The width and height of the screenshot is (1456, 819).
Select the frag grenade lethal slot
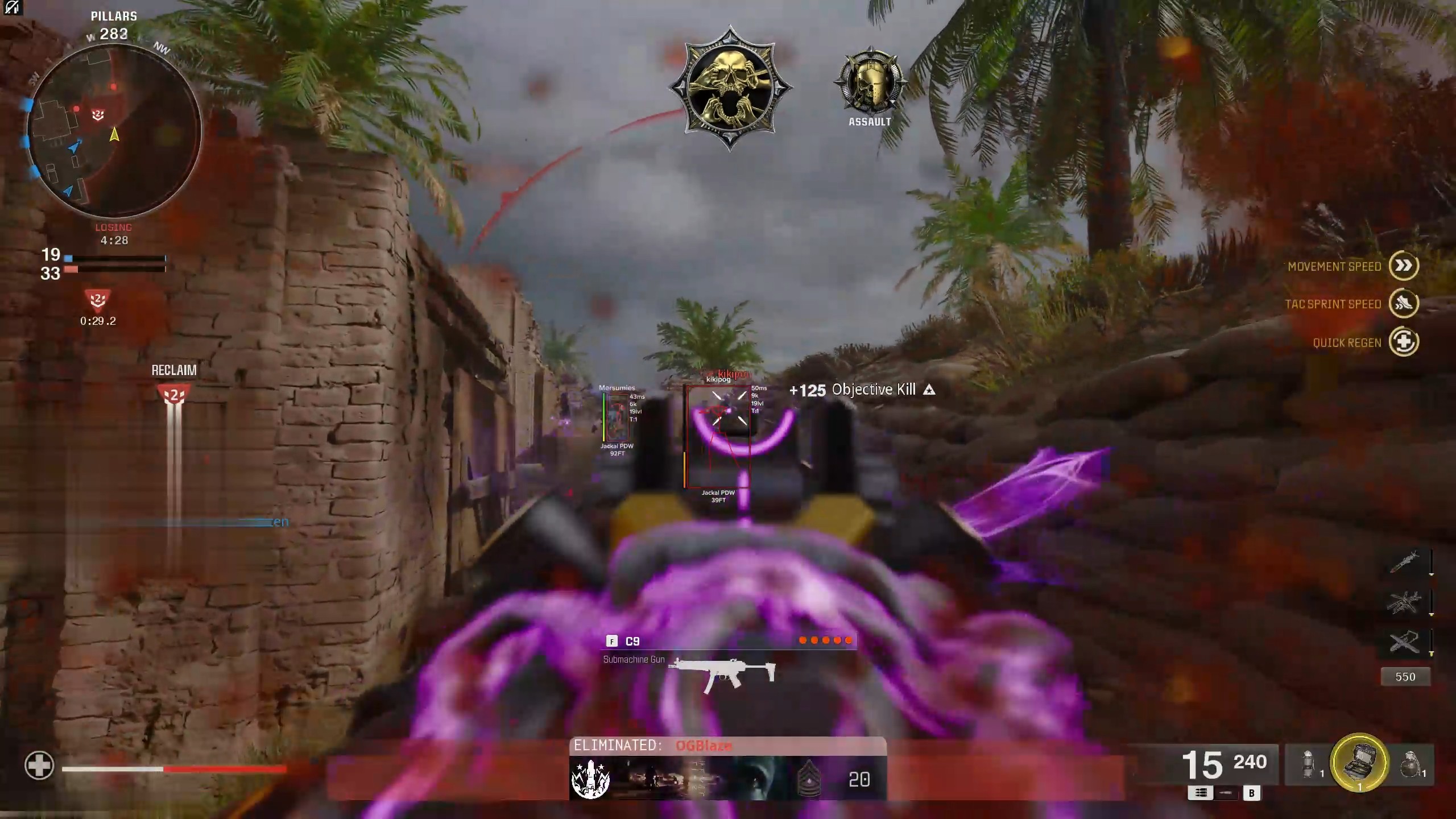(1410, 764)
